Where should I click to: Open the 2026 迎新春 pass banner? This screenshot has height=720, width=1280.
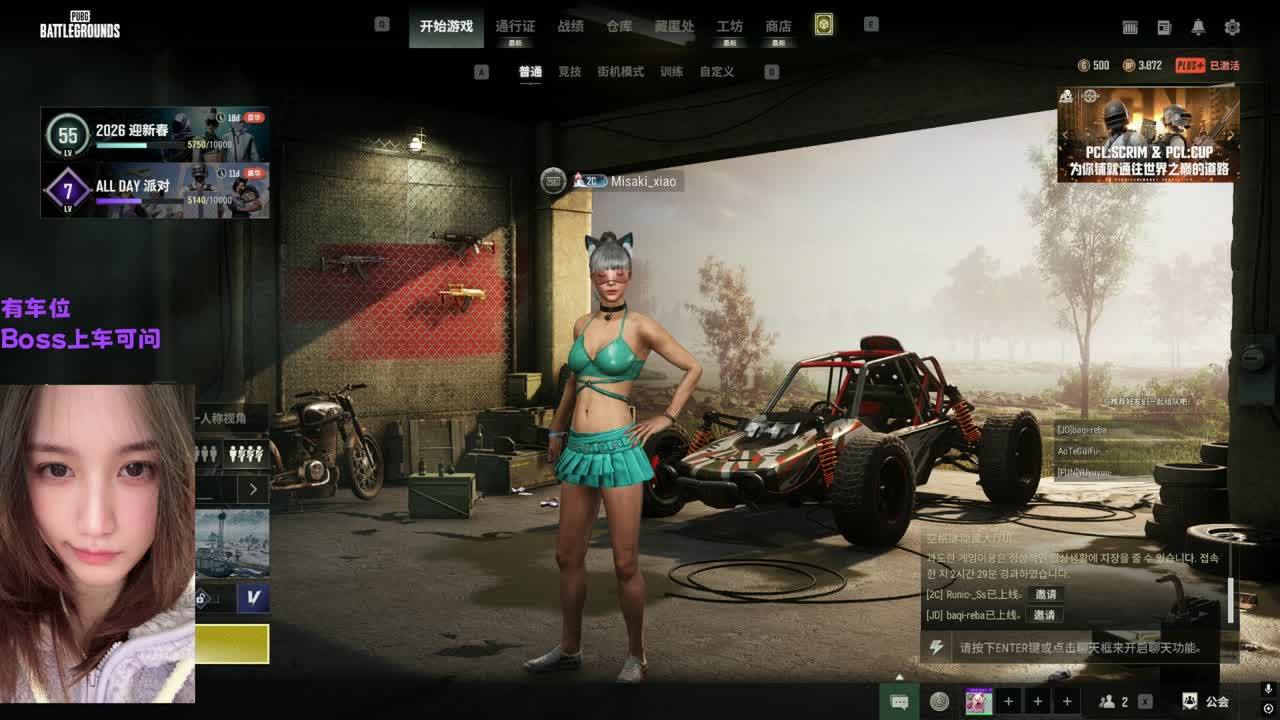[155, 134]
